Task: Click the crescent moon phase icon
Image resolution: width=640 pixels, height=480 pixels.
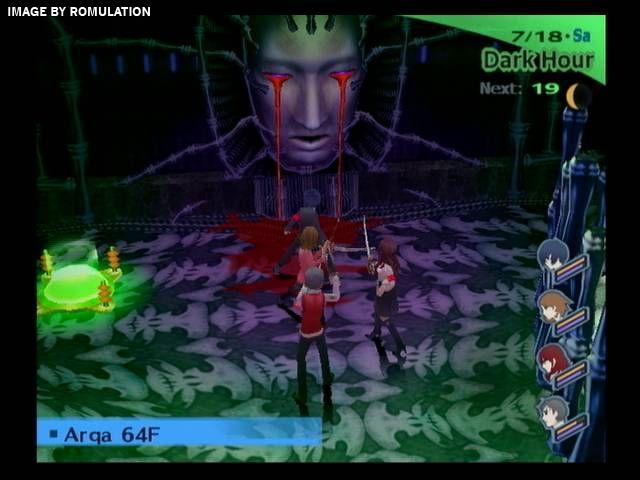Action: [x=578, y=96]
